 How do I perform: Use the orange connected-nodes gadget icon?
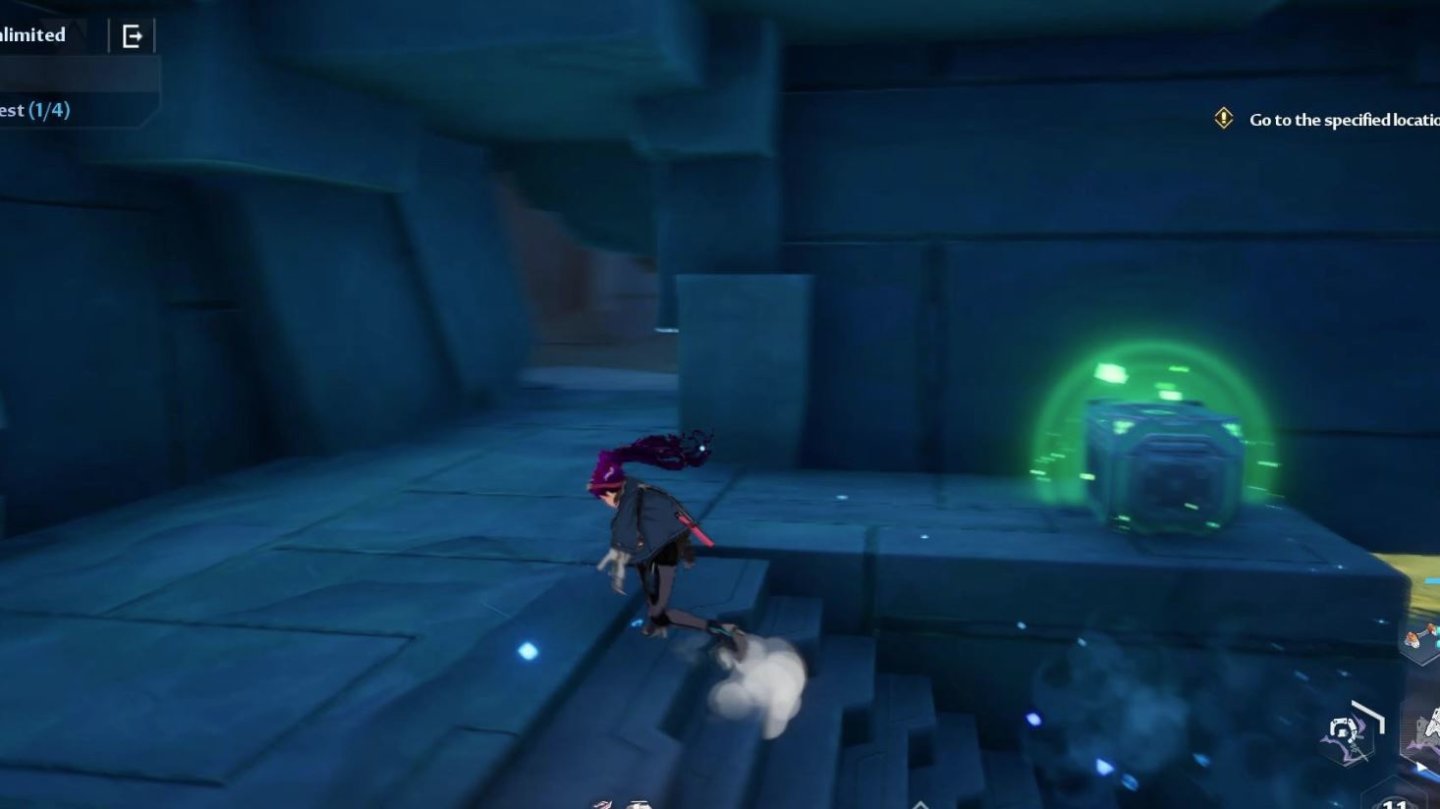(1424, 639)
